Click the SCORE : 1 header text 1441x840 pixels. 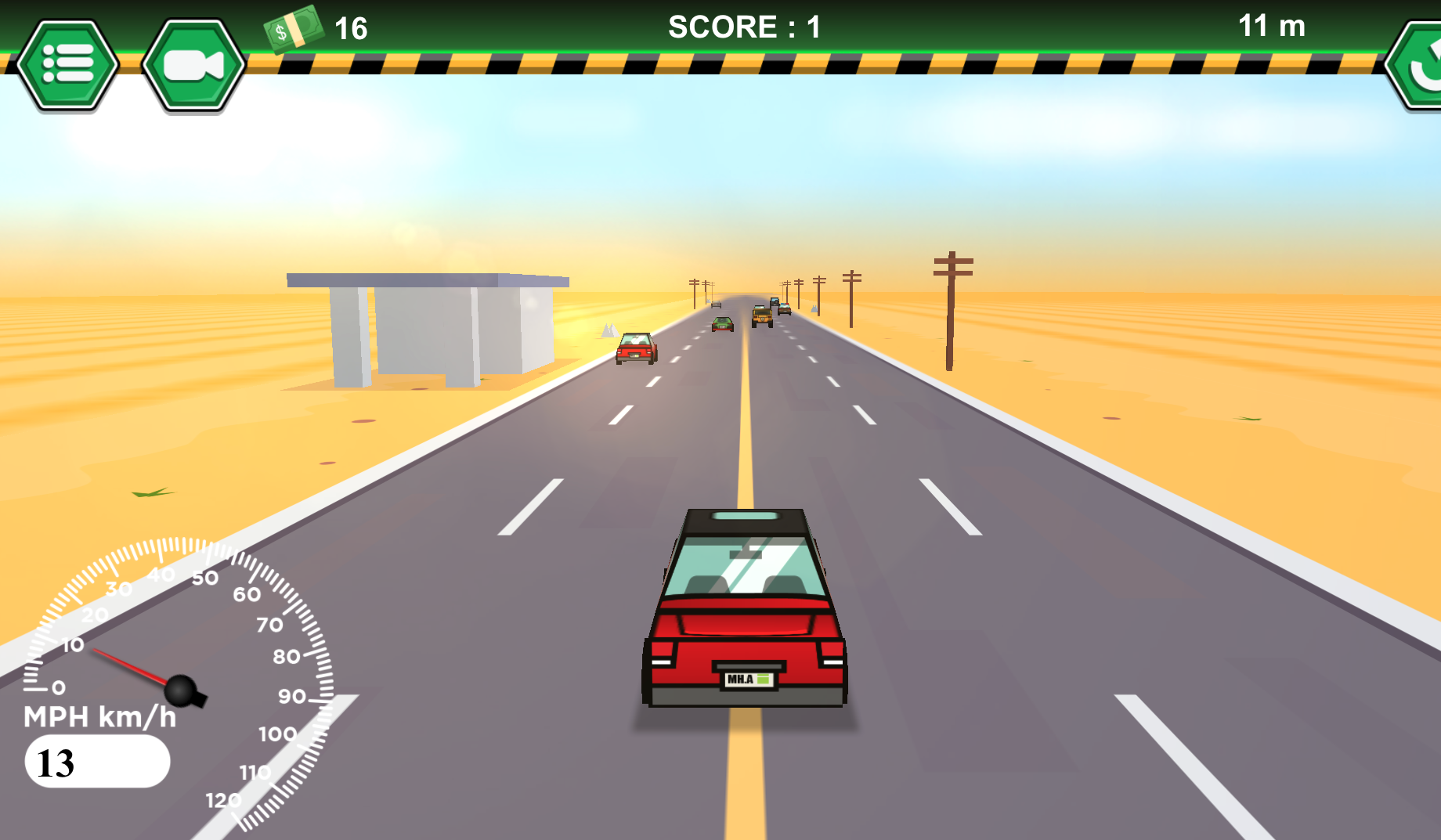pos(742,26)
